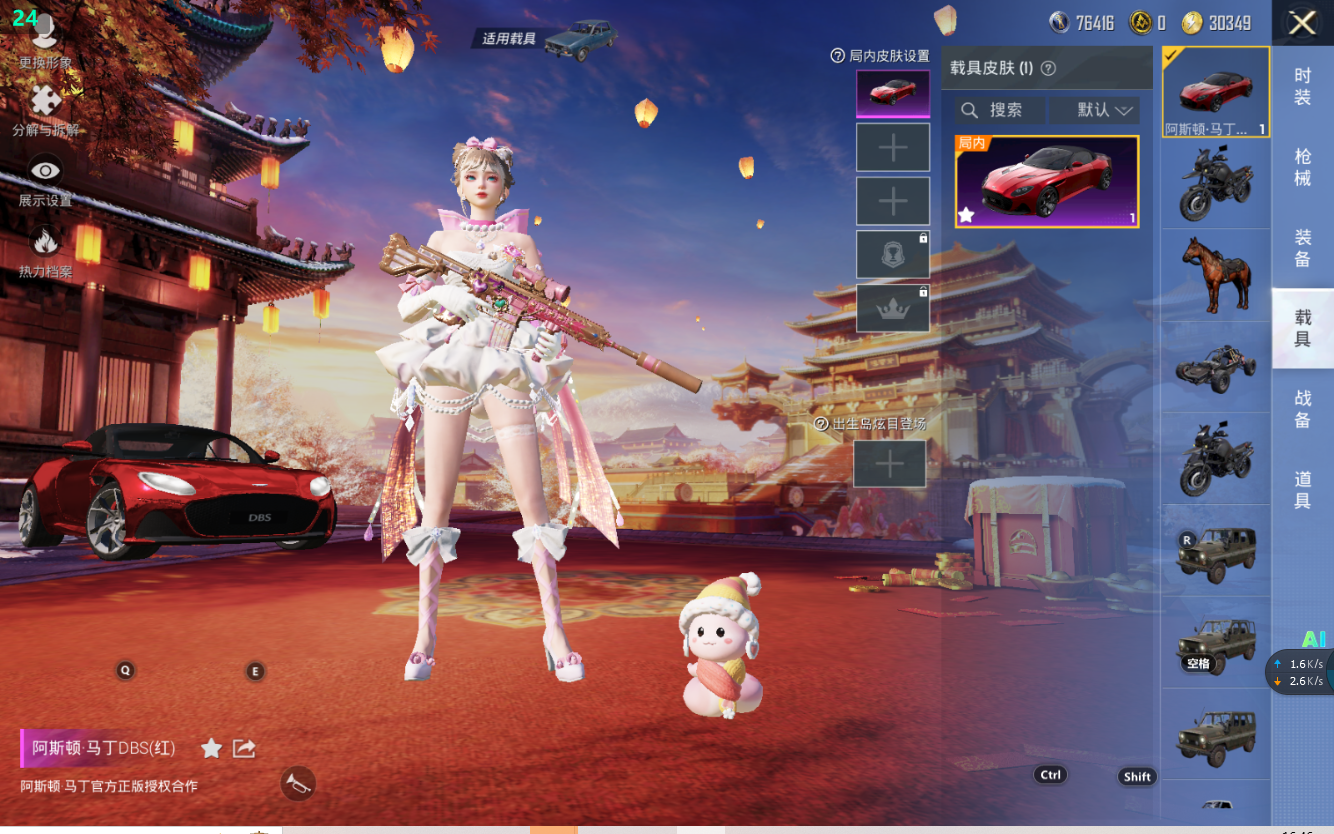Viewport: 1334px width, 834px height.
Task: Show the 适用载具 applicable vehicle
Action: [x=545, y=39]
